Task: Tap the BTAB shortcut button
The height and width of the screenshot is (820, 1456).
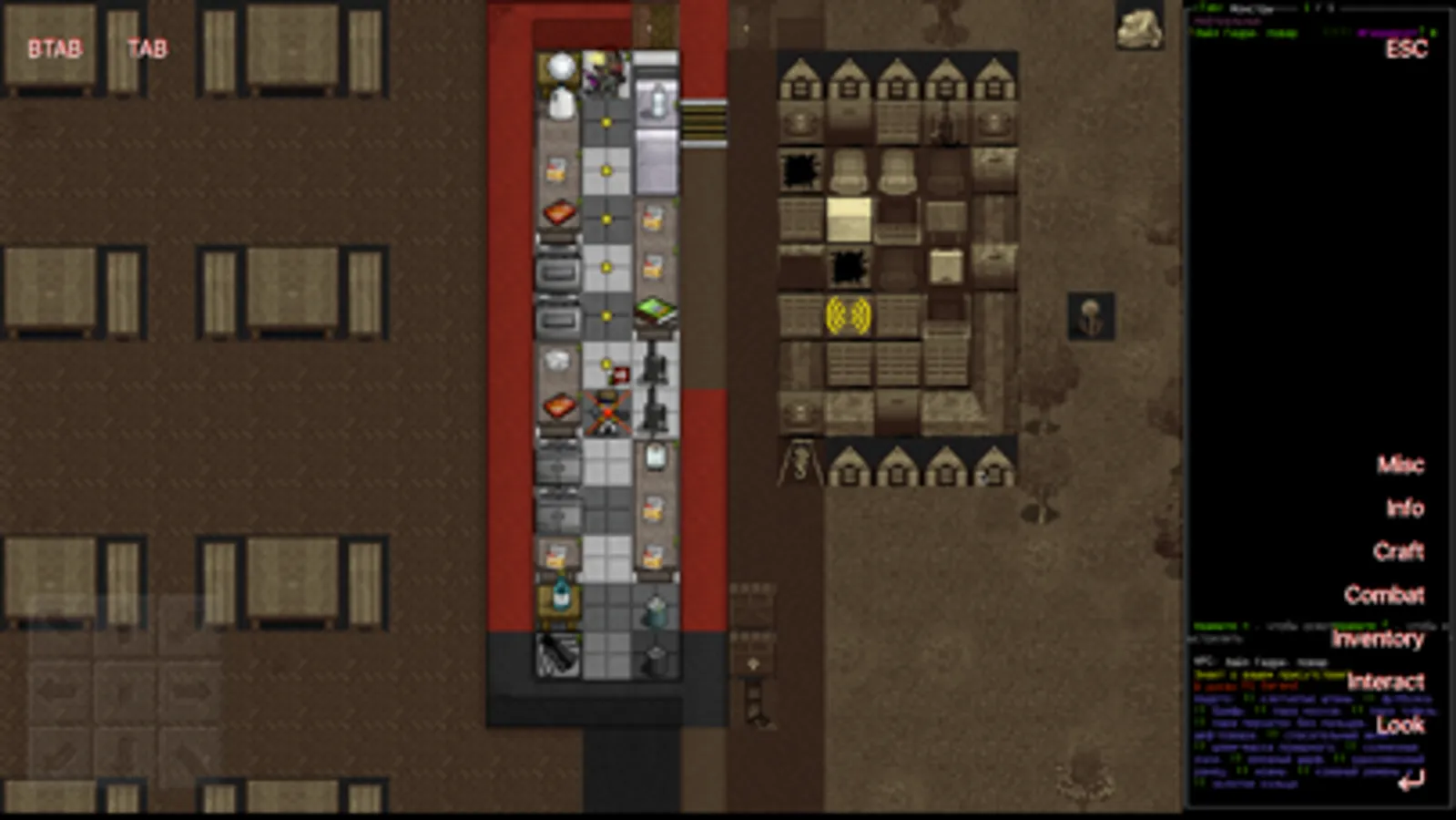Action: point(55,49)
